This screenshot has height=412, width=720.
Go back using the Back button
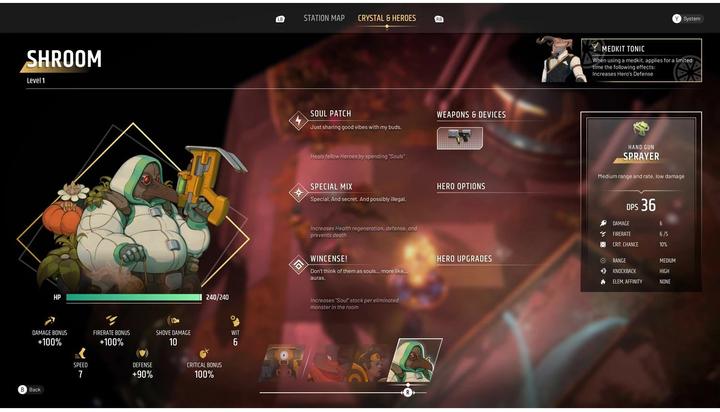pyautogui.click(x=30, y=389)
